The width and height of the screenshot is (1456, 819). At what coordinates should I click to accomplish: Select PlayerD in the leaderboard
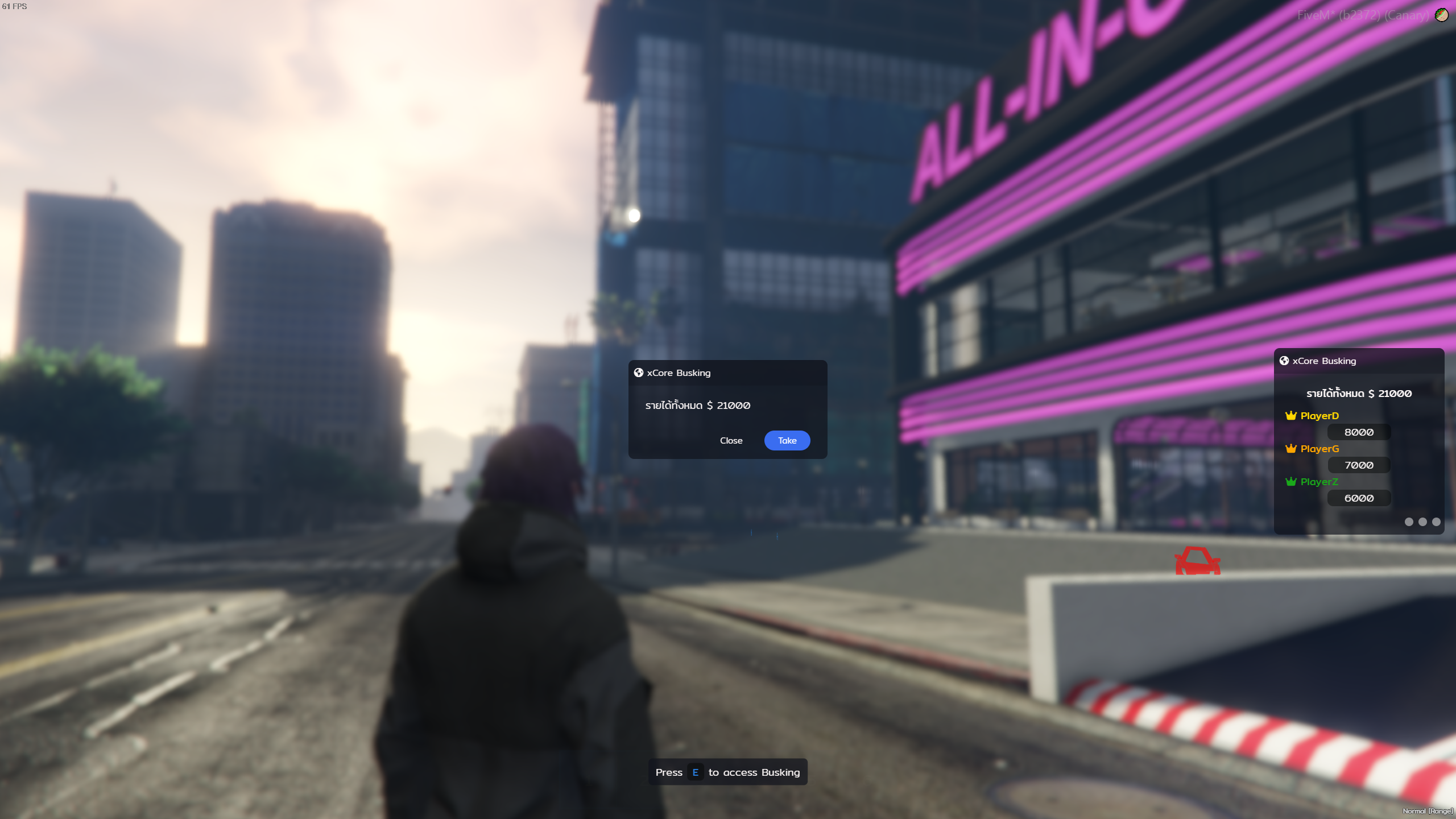pos(1319,416)
